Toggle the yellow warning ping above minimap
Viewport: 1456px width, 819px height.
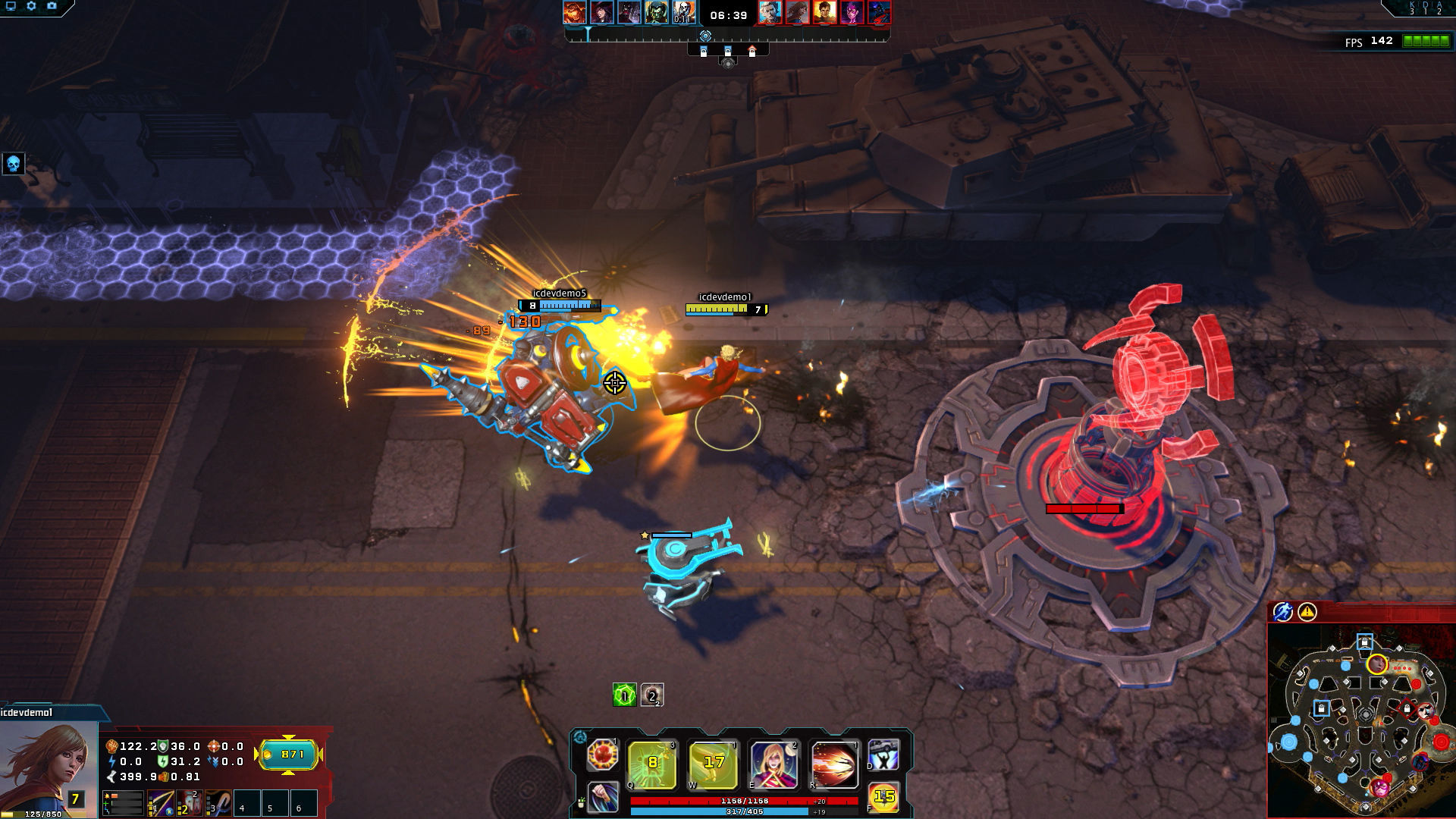1307,612
